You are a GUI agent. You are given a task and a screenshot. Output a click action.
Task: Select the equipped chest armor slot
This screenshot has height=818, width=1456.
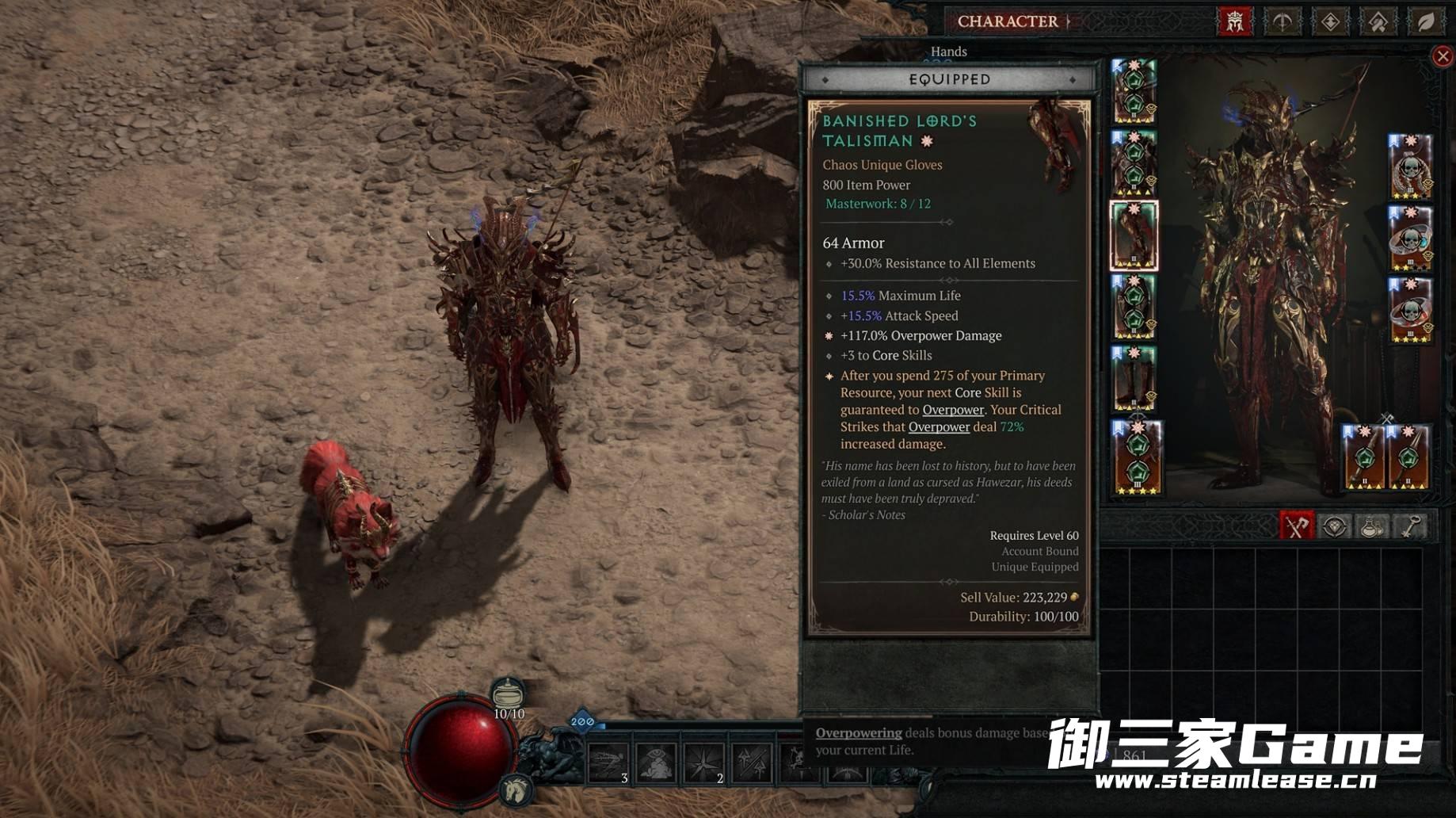coord(1134,163)
